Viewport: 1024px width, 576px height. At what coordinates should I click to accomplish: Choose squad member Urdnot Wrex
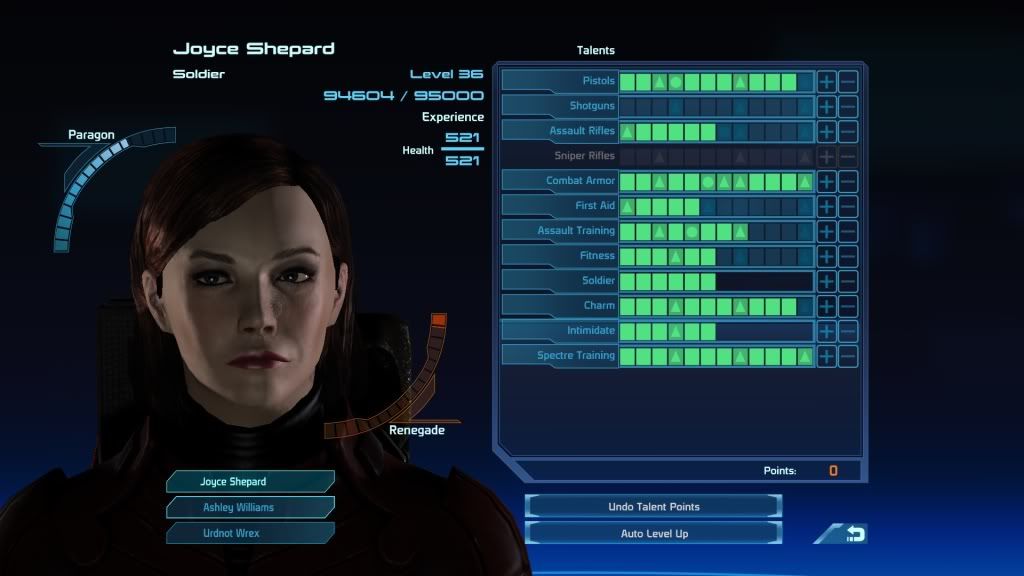[250, 533]
